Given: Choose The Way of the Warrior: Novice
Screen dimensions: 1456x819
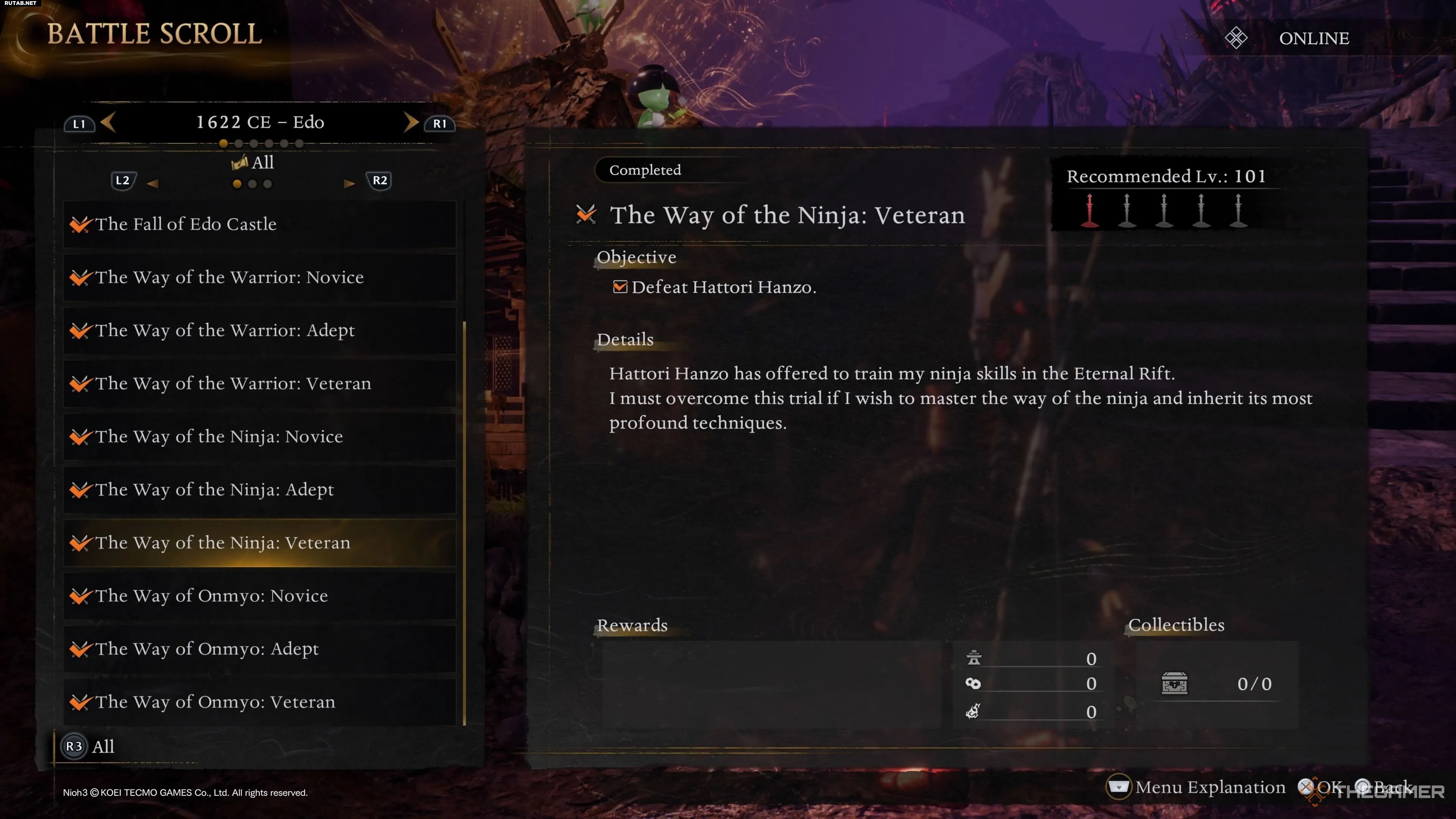Looking at the screenshot, I should point(259,278).
